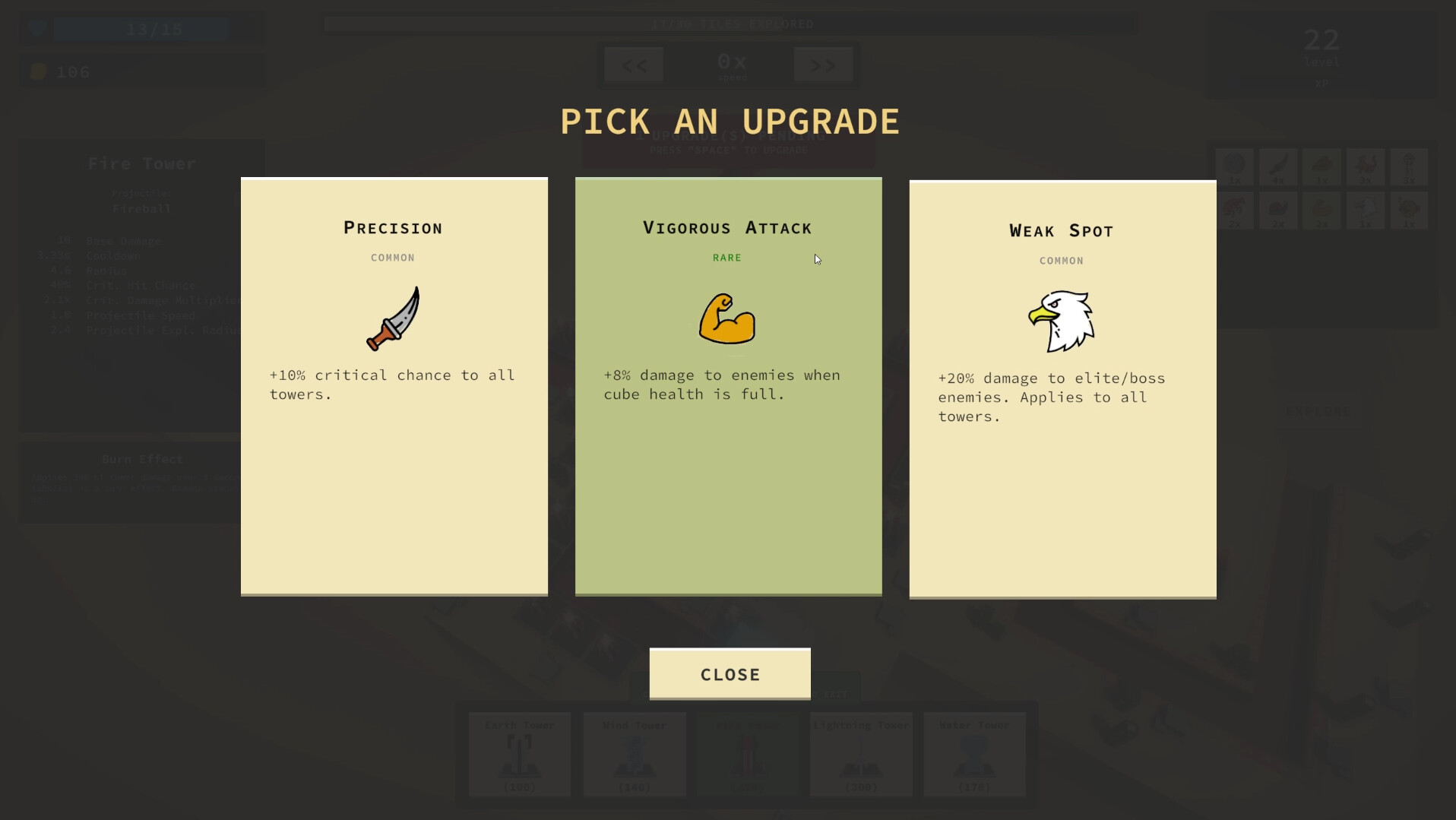This screenshot has width=1456, height=820.
Task: Pick the Precision common upgrade
Action: [393, 388]
